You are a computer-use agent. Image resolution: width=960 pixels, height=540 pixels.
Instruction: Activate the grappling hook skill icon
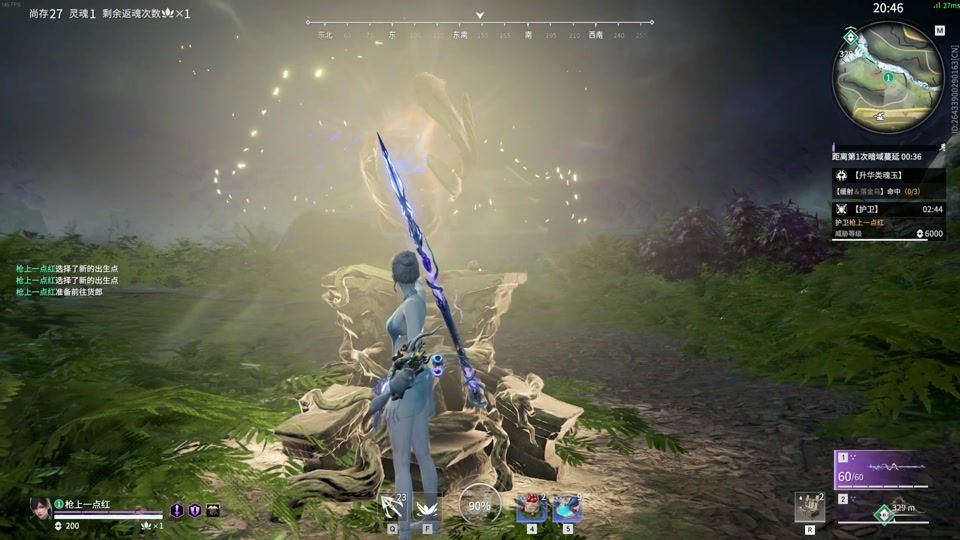click(392, 507)
